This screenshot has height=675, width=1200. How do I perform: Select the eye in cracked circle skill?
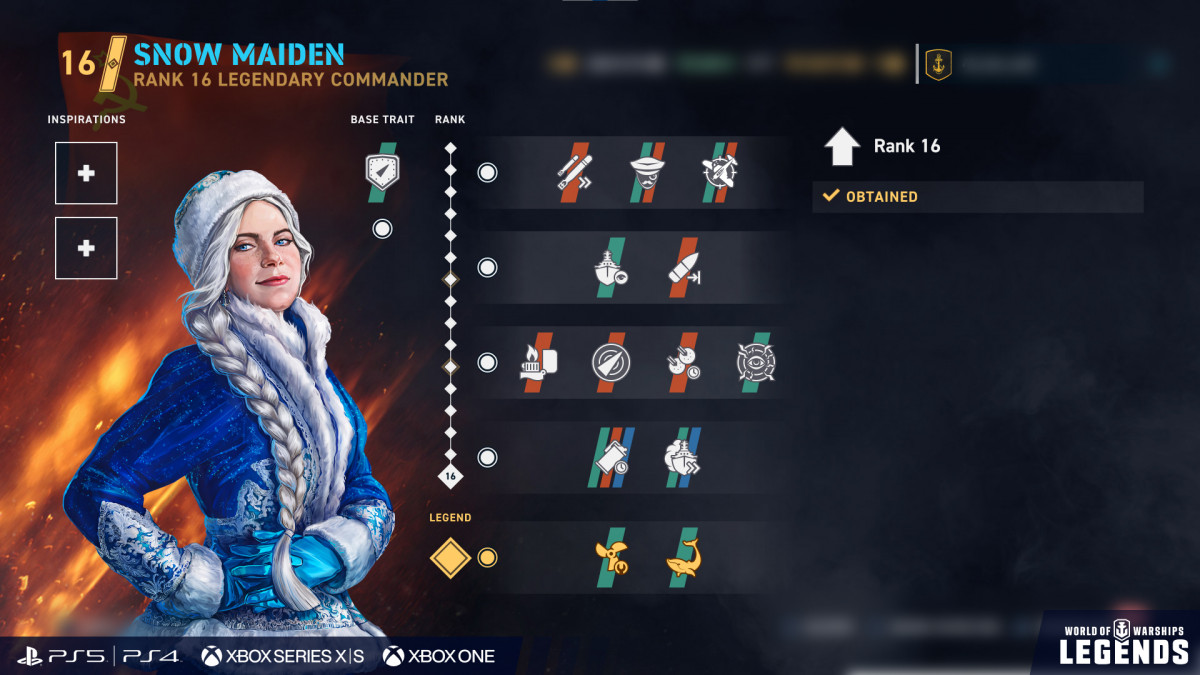pos(756,362)
